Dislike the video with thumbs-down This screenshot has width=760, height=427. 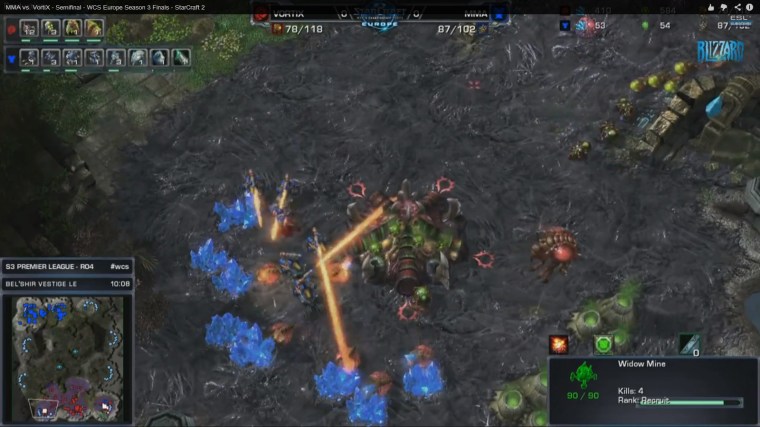point(722,7)
